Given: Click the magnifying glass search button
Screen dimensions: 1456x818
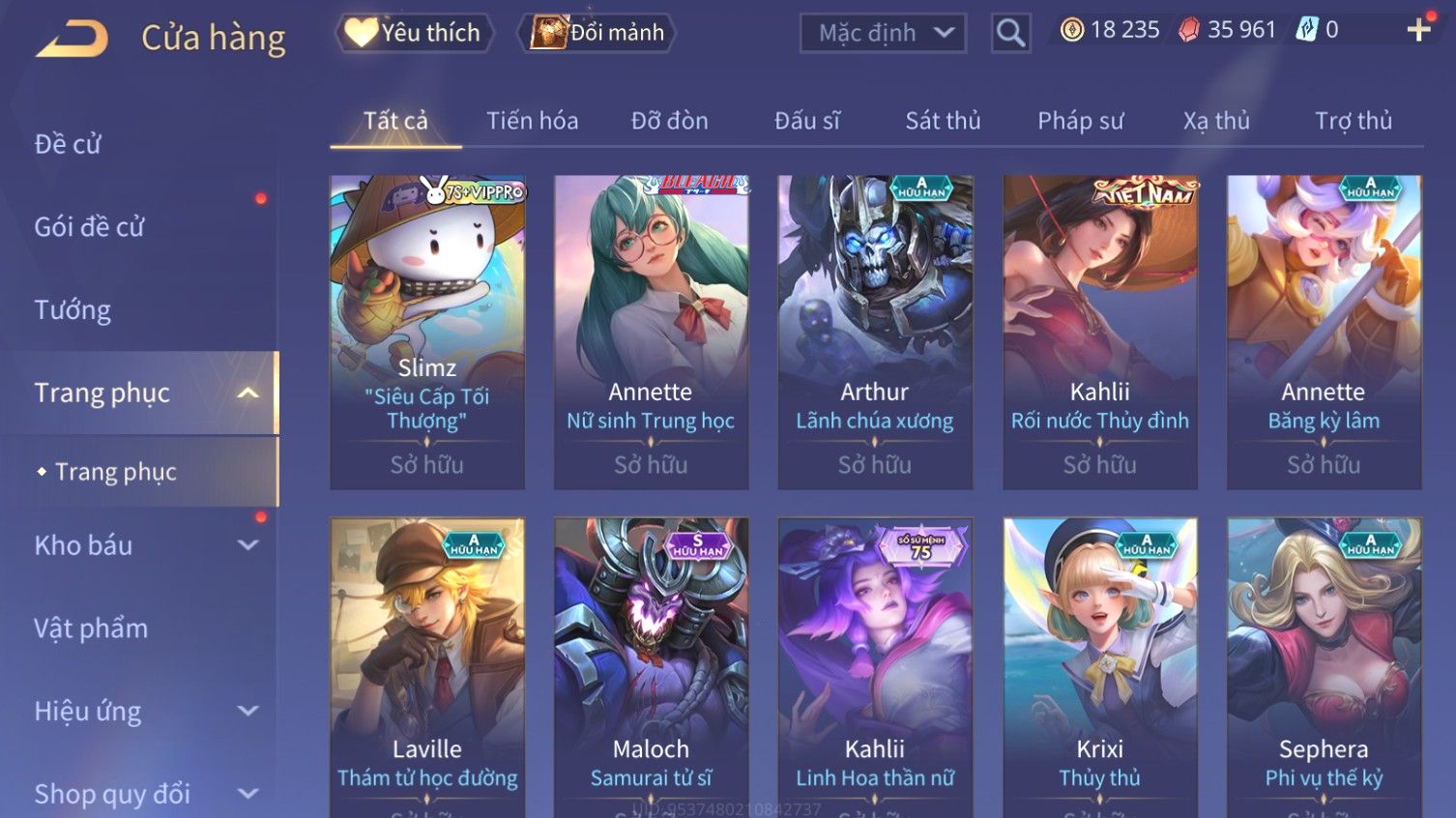Looking at the screenshot, I should click(1010, 33).
